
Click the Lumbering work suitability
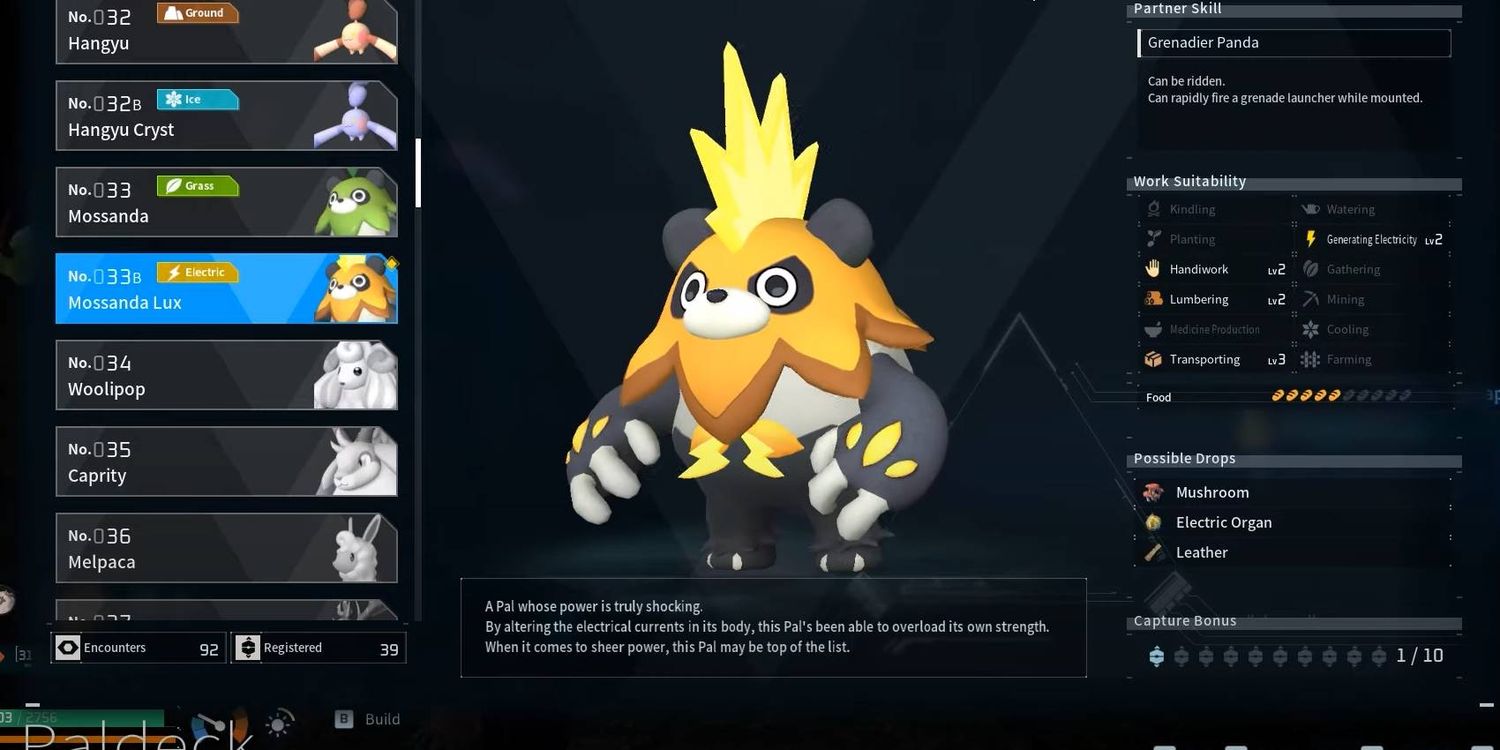click(x=1198, y=300)
